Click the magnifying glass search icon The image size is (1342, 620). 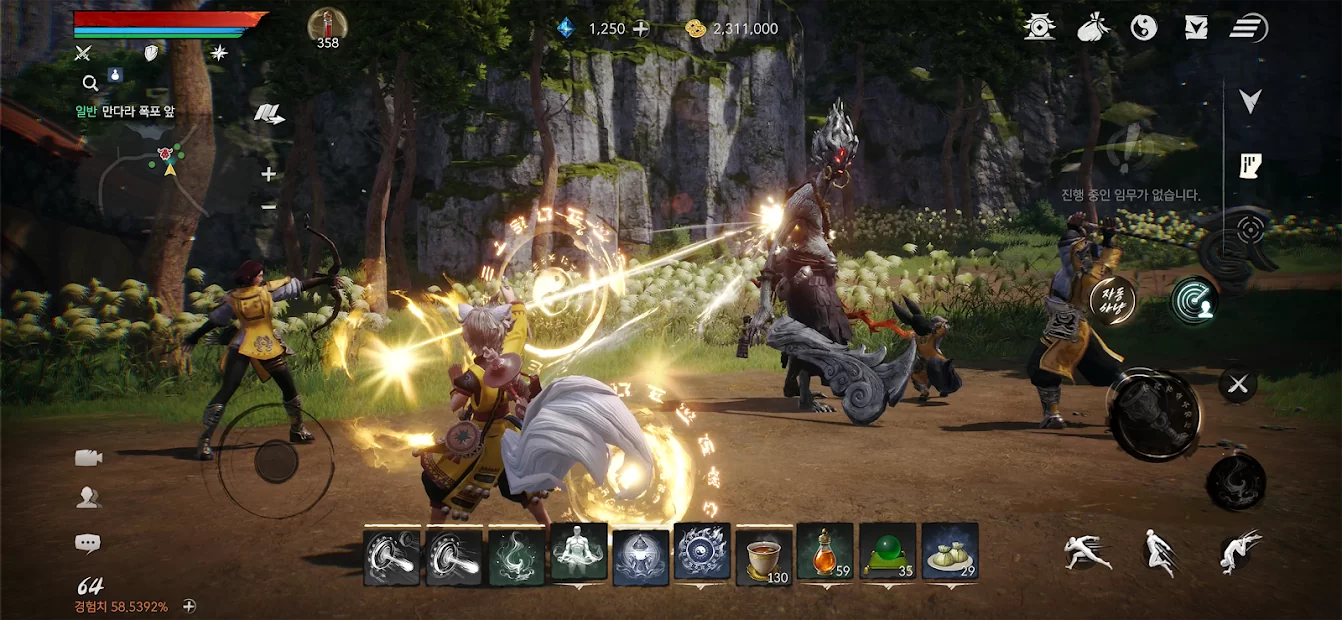click(x=90, y=83)
